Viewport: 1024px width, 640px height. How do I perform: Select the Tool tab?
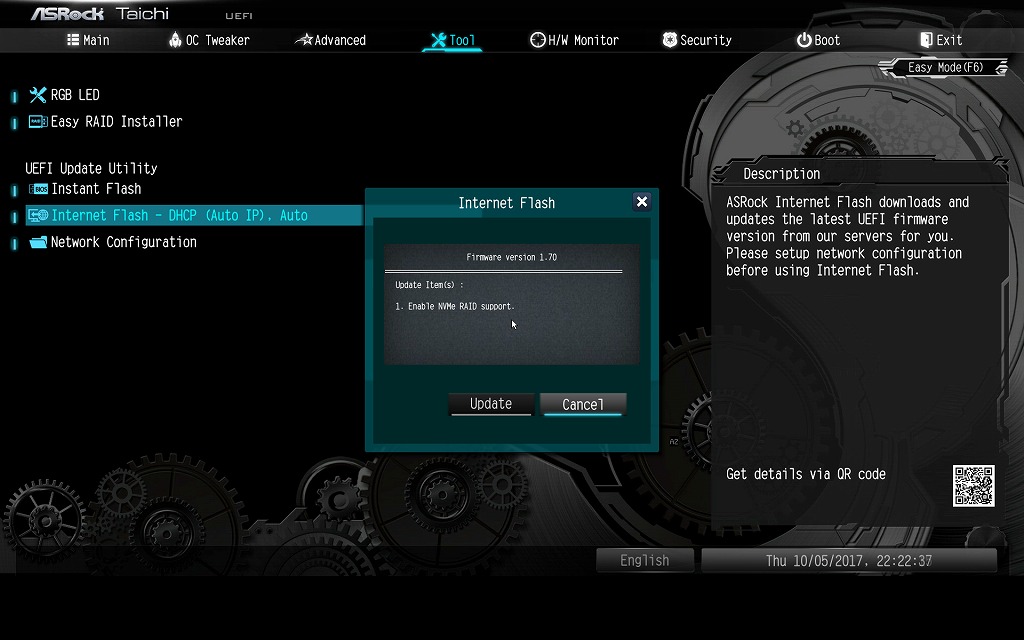452,40
